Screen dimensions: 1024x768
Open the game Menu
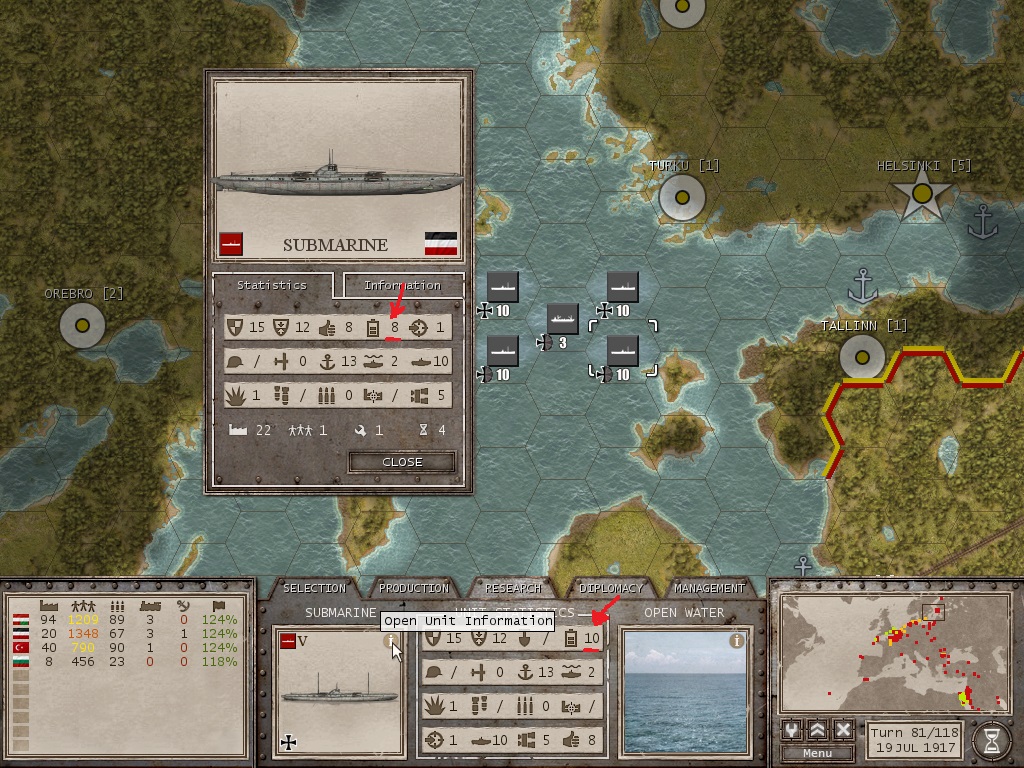coord(817,753)
